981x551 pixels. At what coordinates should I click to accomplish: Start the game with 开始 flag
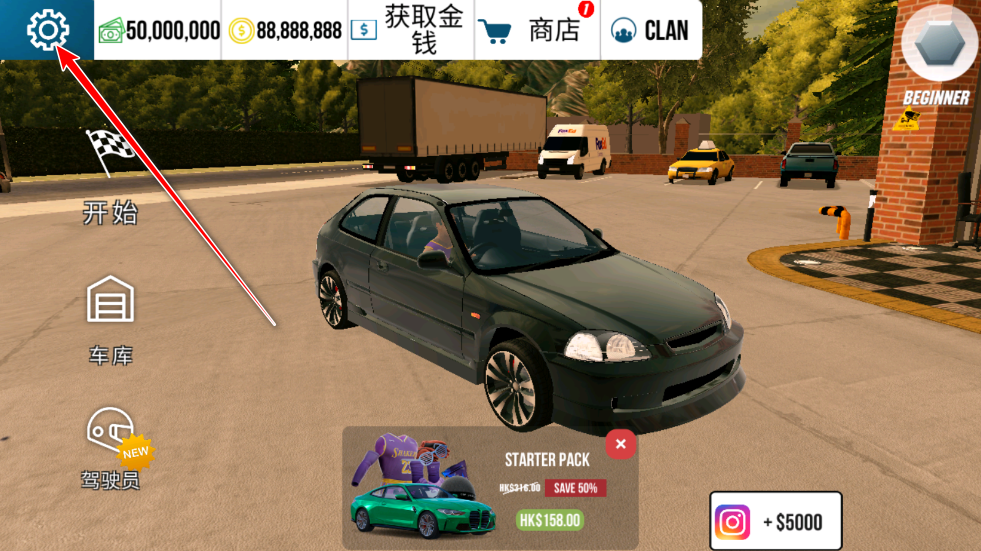click(110, 175)
